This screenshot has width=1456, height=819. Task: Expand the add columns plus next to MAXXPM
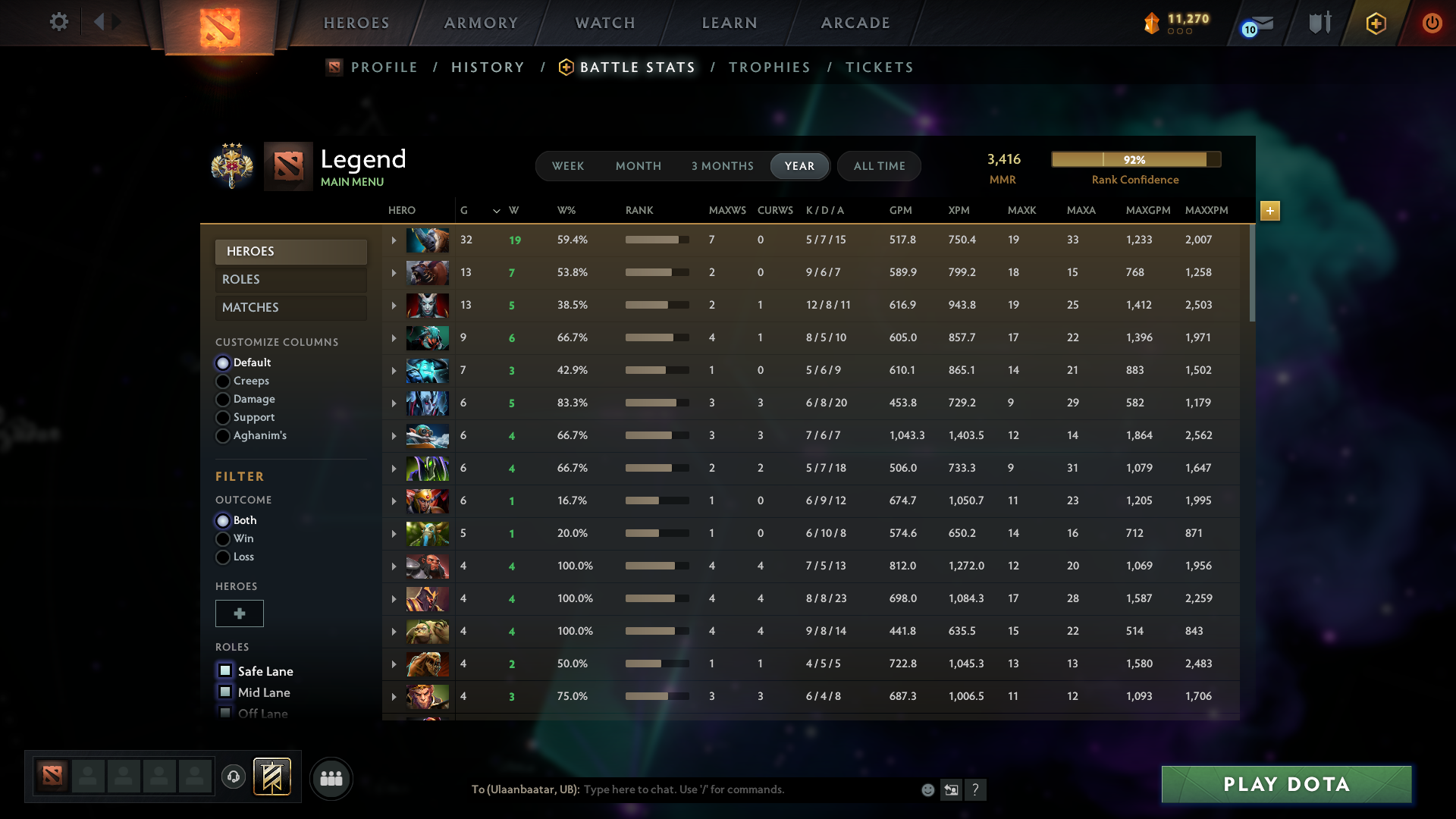[1270, 212]
